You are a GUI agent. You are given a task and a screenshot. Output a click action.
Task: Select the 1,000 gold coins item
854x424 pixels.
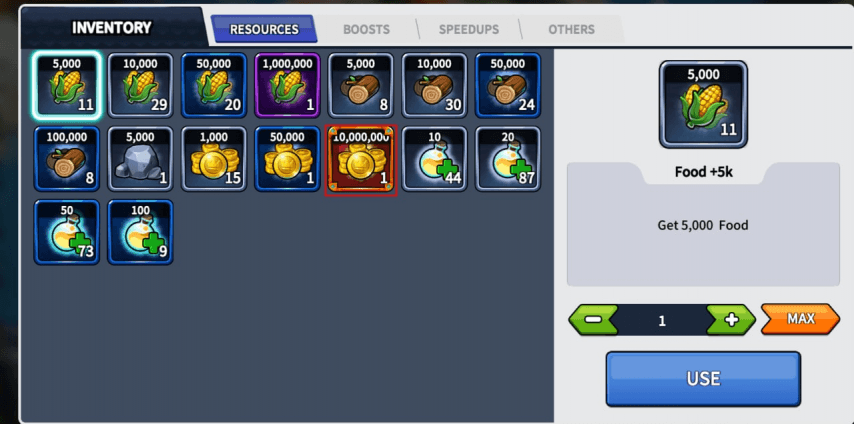click(x=214, y=158)
